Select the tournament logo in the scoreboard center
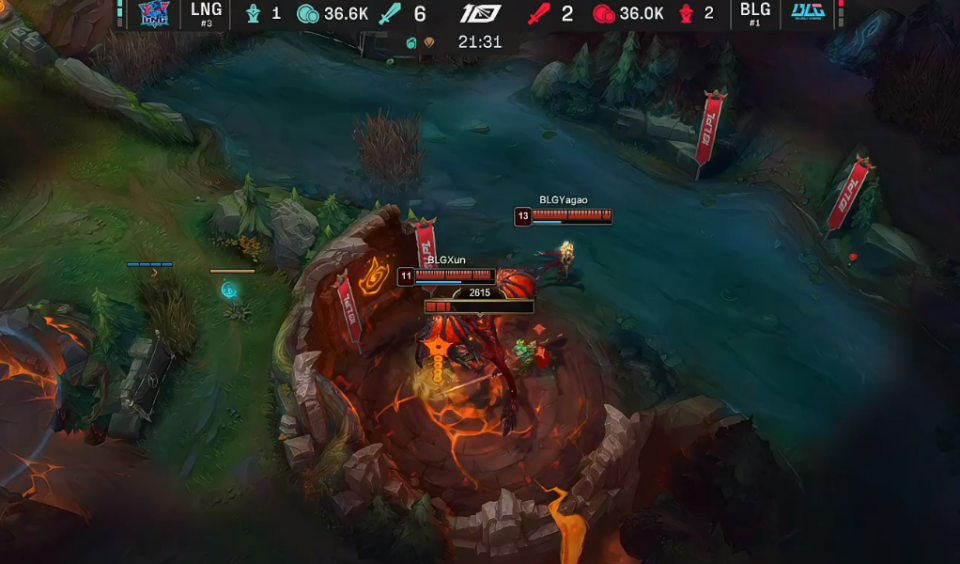The image size is (960, 564). pyautogui.click(x=480, y=14)
